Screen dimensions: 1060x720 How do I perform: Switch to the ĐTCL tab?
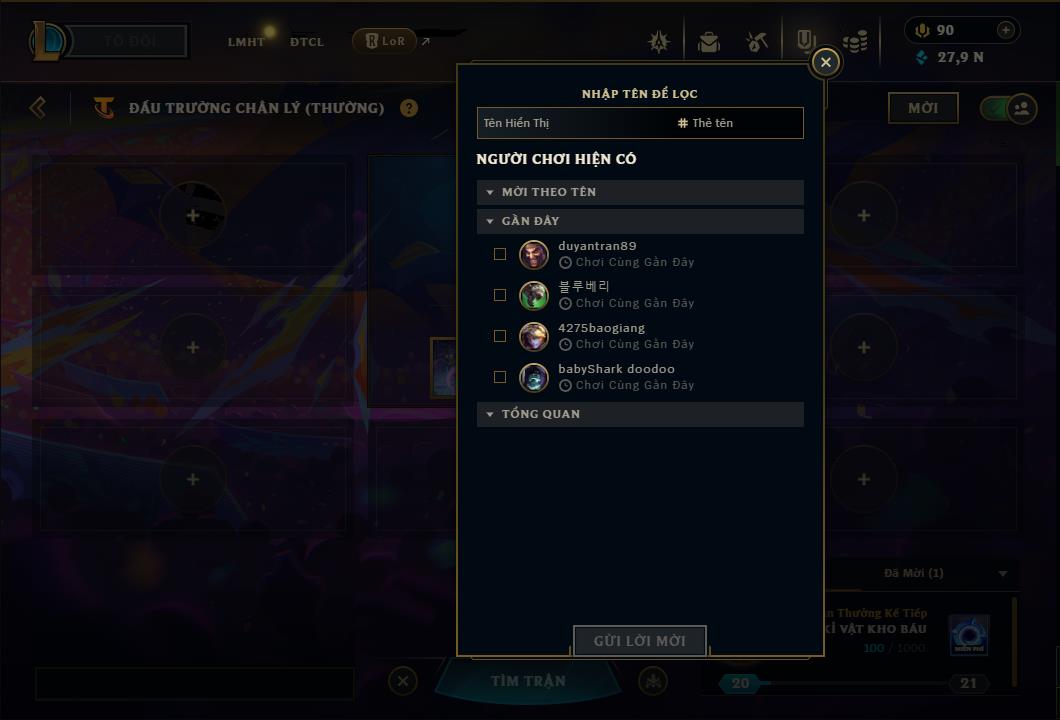tap(306, 42)
